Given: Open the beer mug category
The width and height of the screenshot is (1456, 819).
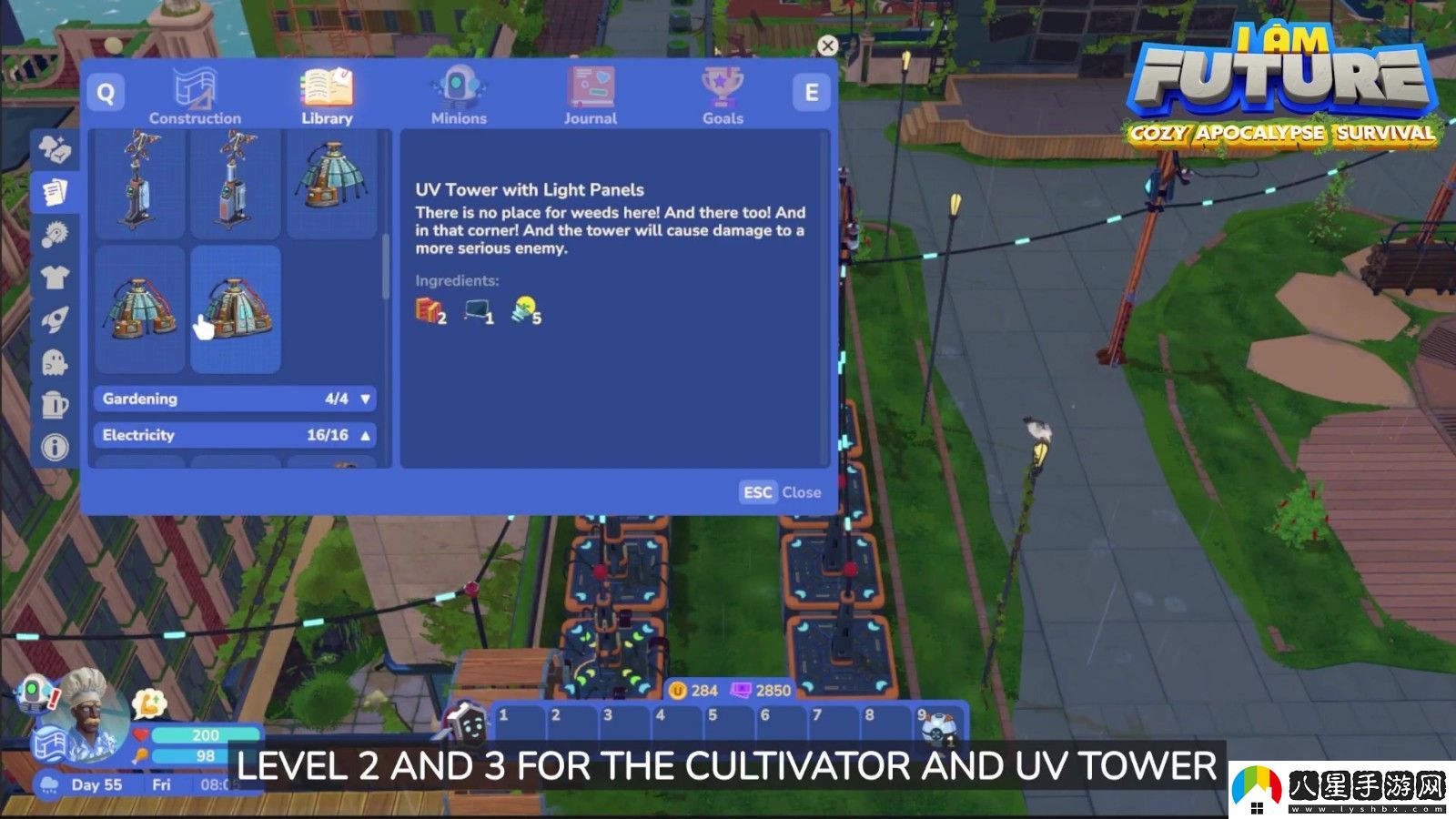Looking at the screenshot, I should 55,405.
